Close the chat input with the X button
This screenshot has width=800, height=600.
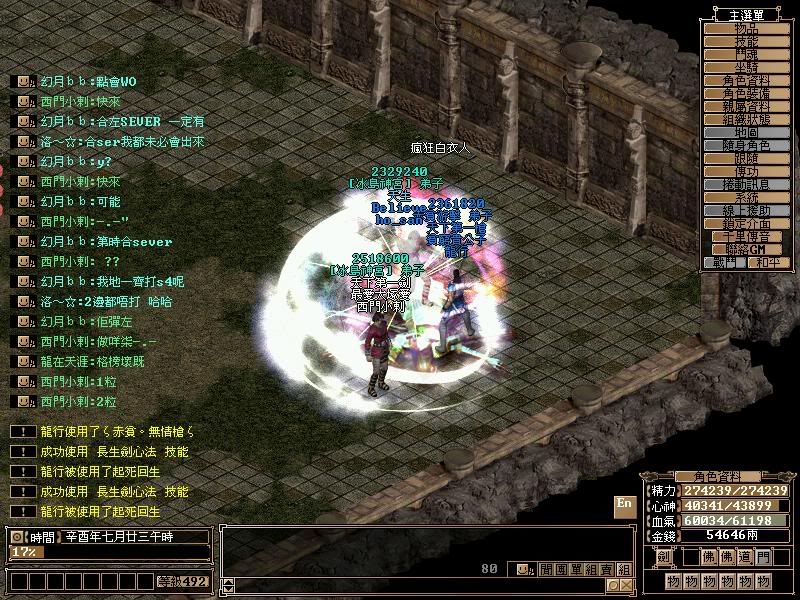[625, 585]
